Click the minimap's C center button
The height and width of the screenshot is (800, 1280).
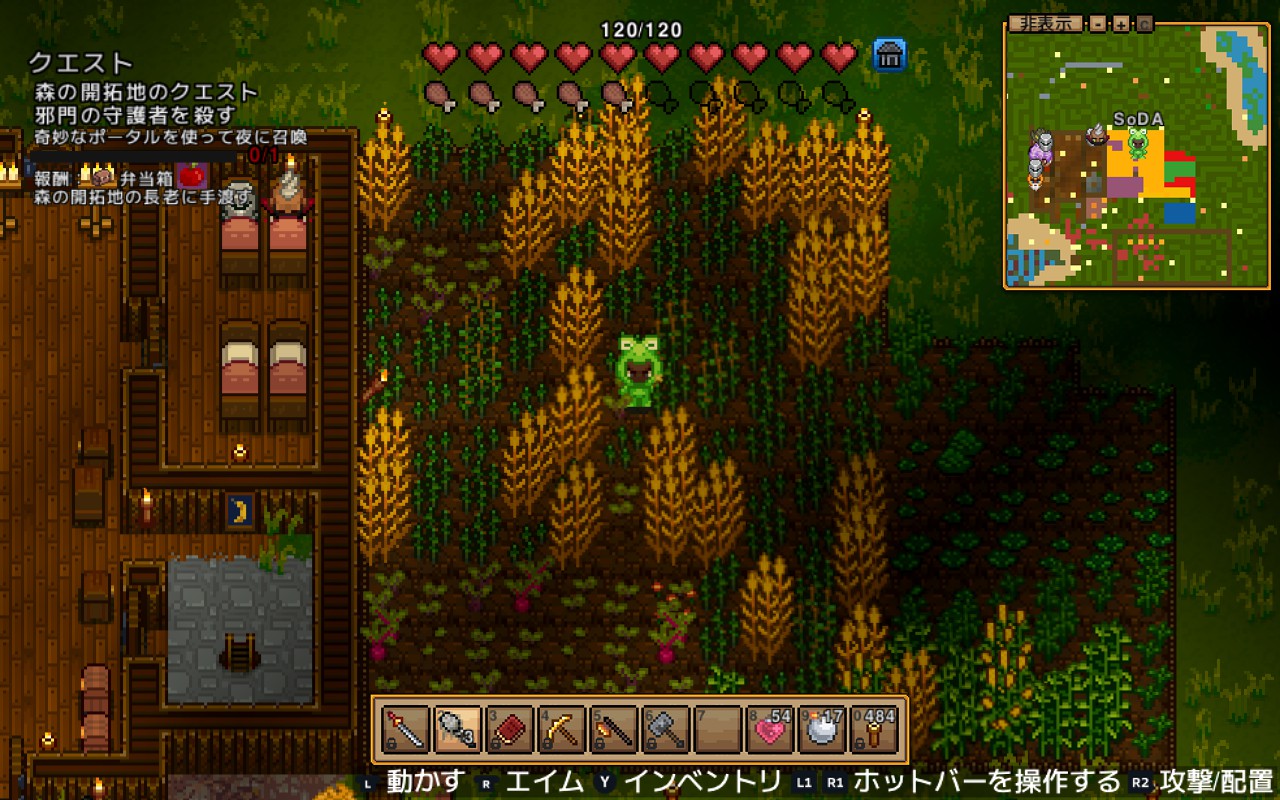(x=1144, y=24)
